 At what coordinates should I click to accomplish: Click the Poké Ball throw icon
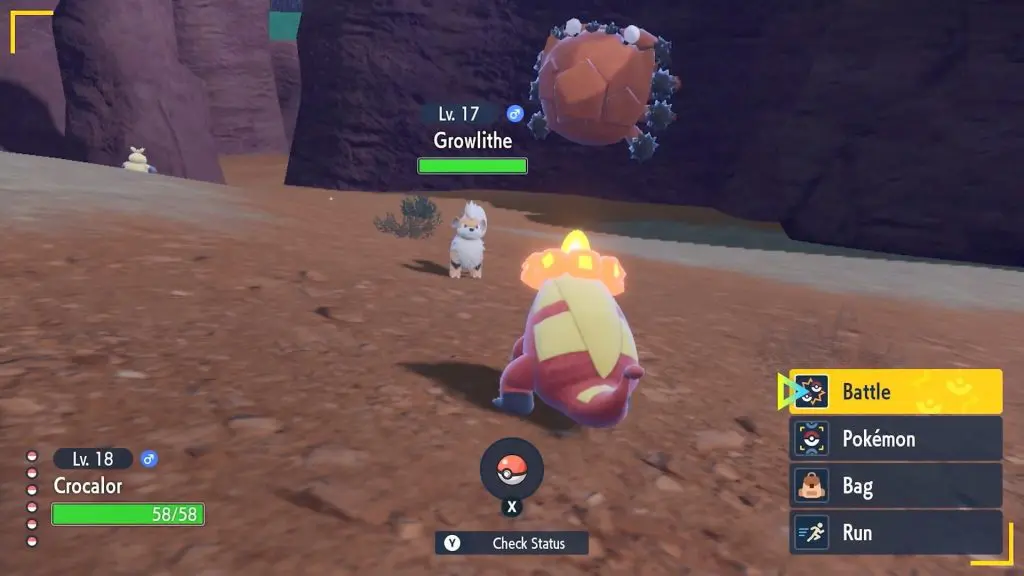[x=512, y=470]
